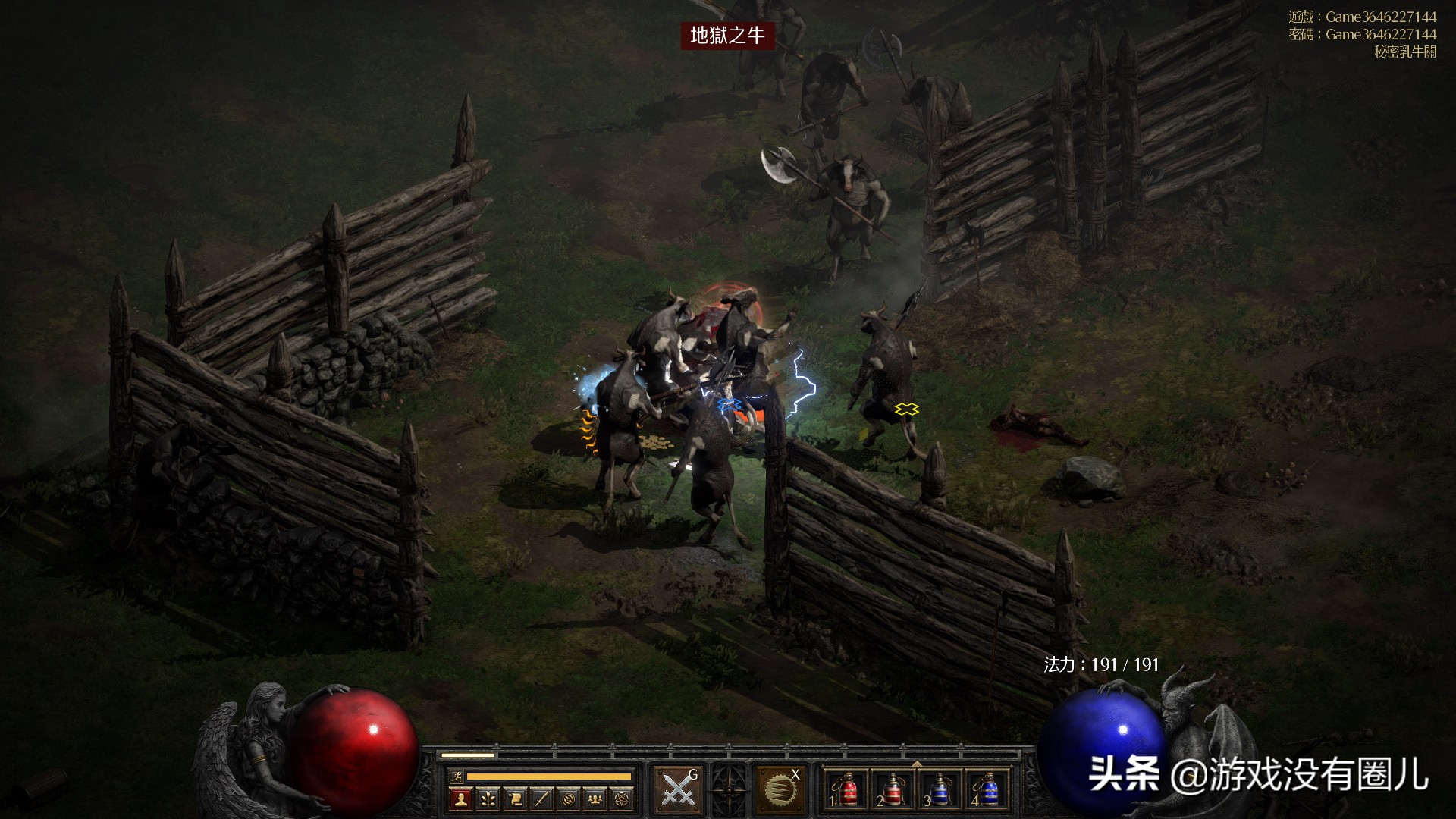Open the skill tree branch icon
This screenshot has height=819, width=1456.
pos(488,799)
